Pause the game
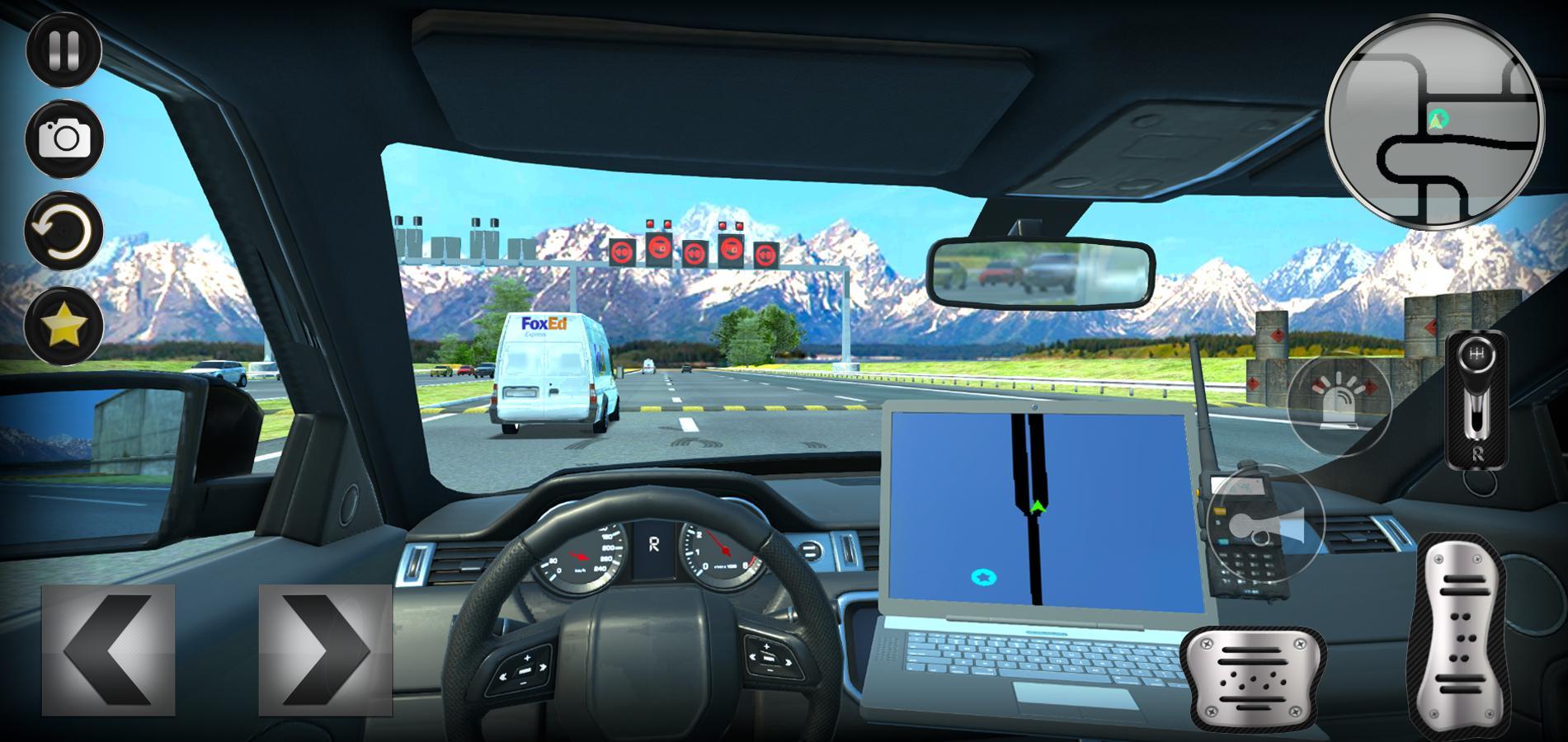 click(x=64, y=51)
